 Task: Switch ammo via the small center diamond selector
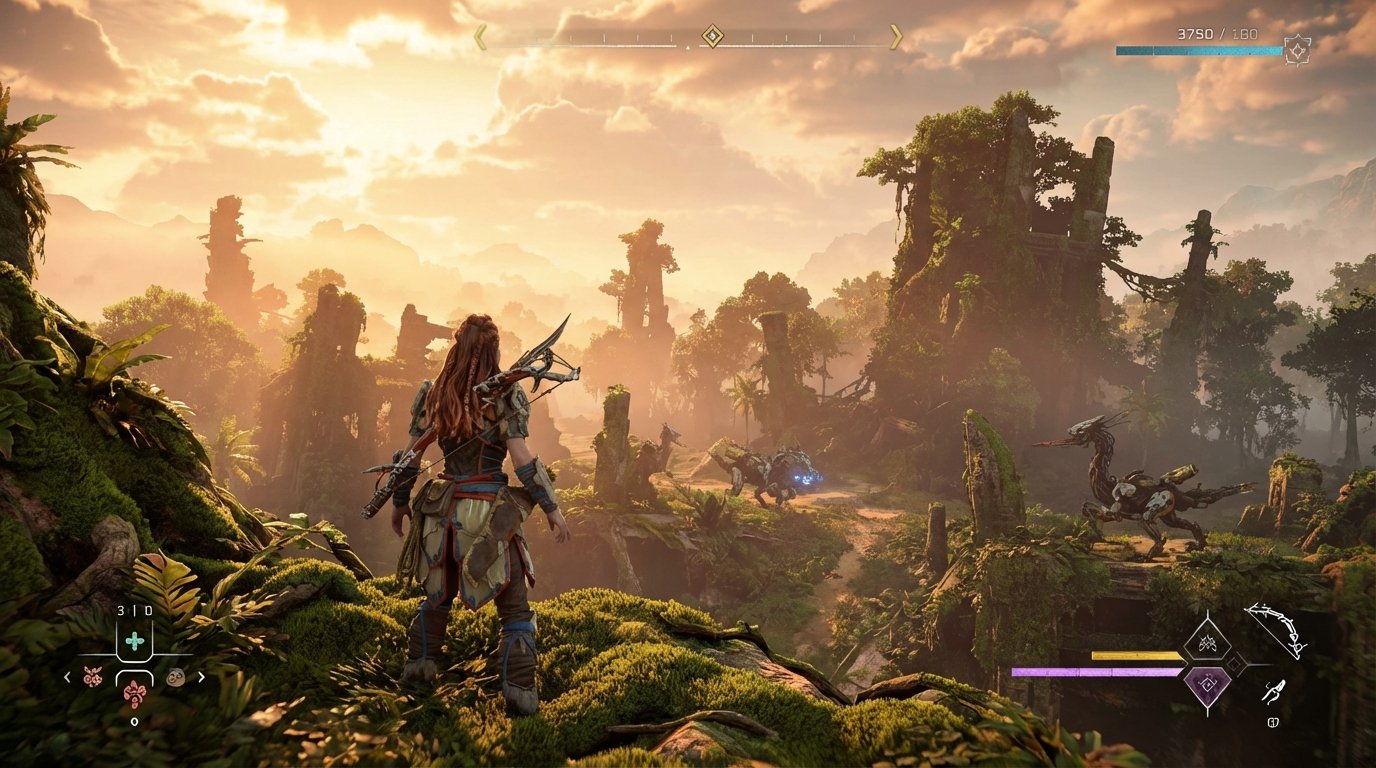coord(1235,663)
